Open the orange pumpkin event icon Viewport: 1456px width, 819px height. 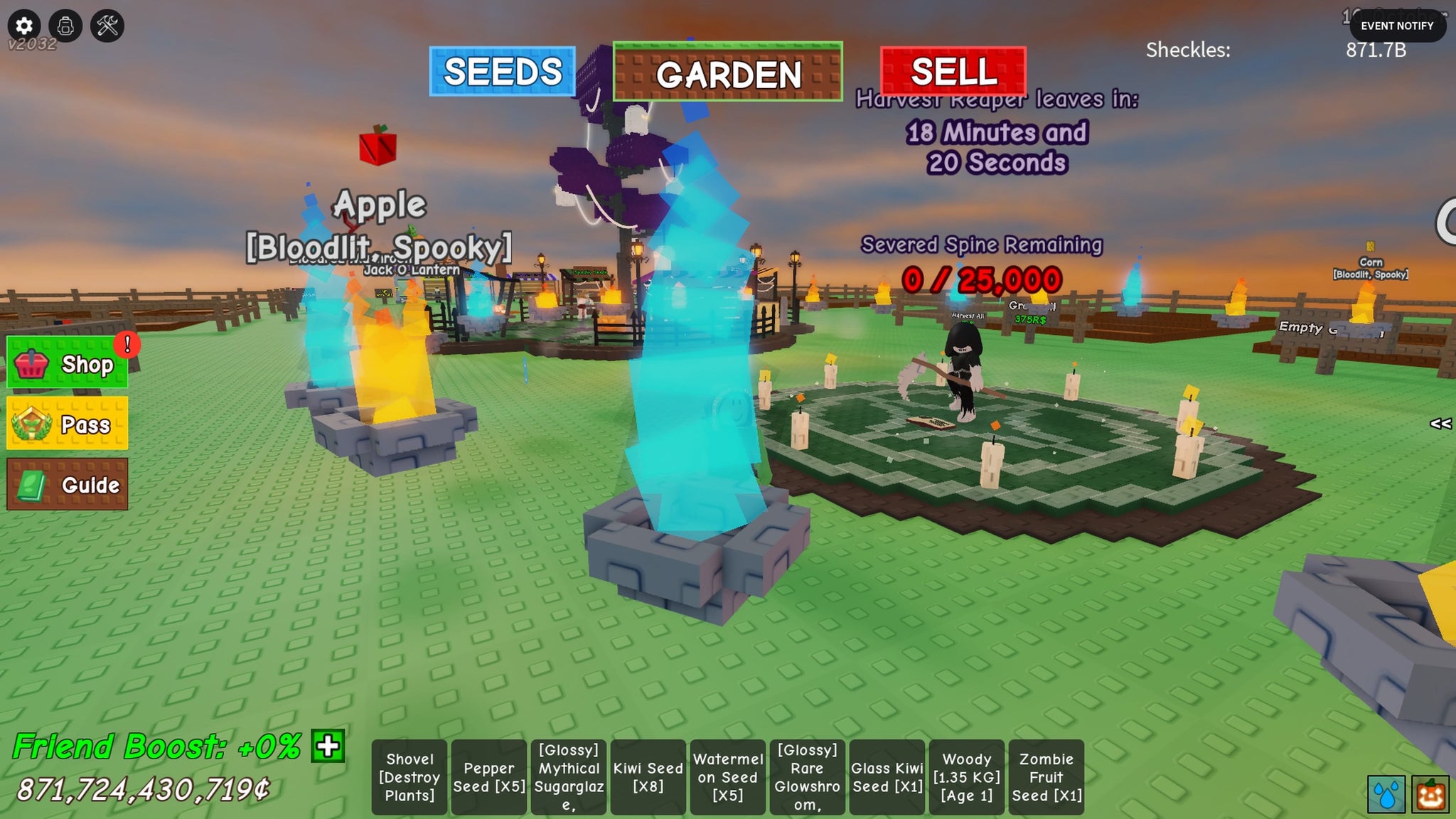pos(1430,793)
